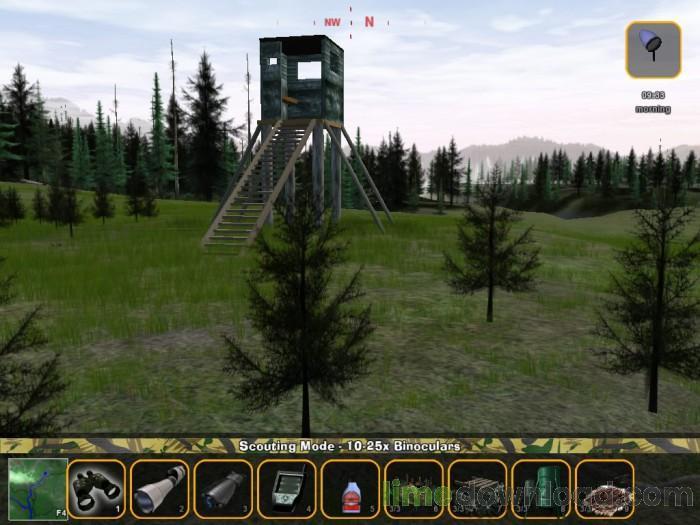Activate the handheld GPS device slot
The image size is (700, 525).
point(286,489)
